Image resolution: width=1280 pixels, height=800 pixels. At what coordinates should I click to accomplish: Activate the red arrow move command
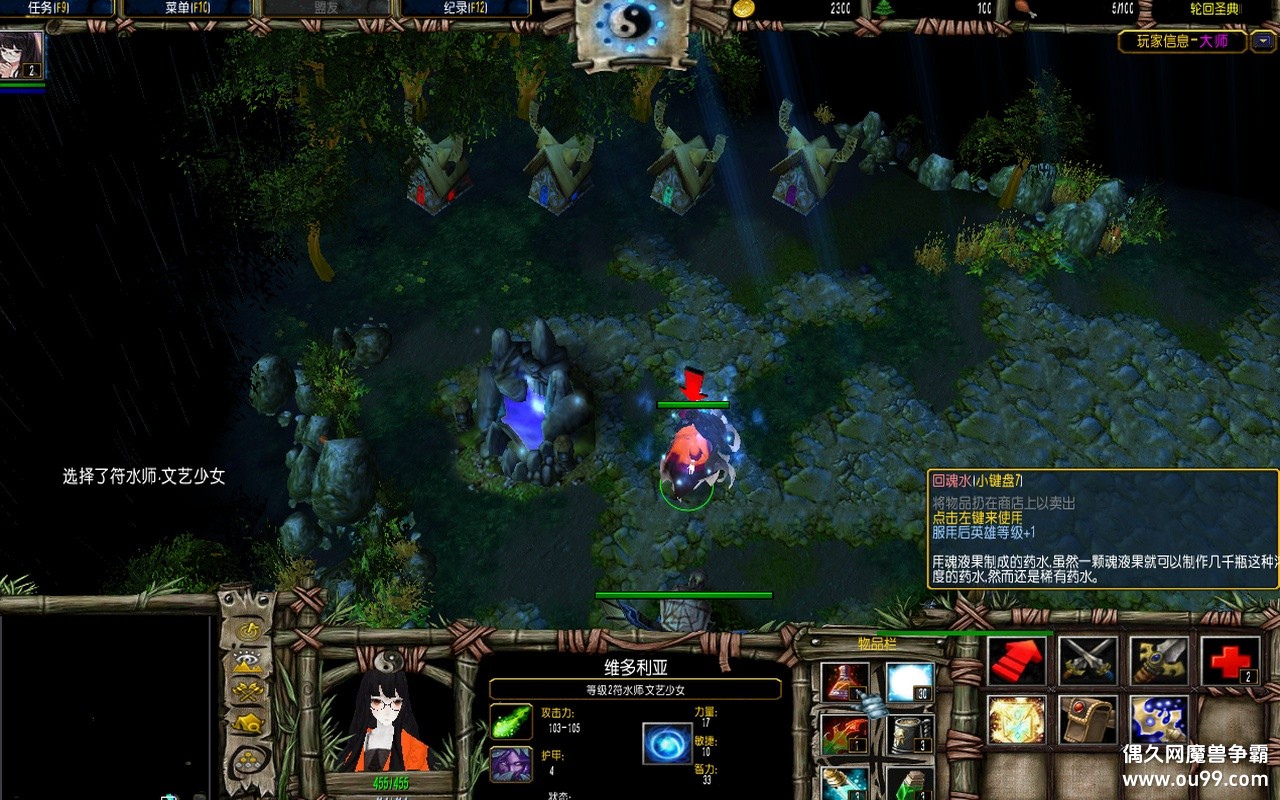[1017, 661]
